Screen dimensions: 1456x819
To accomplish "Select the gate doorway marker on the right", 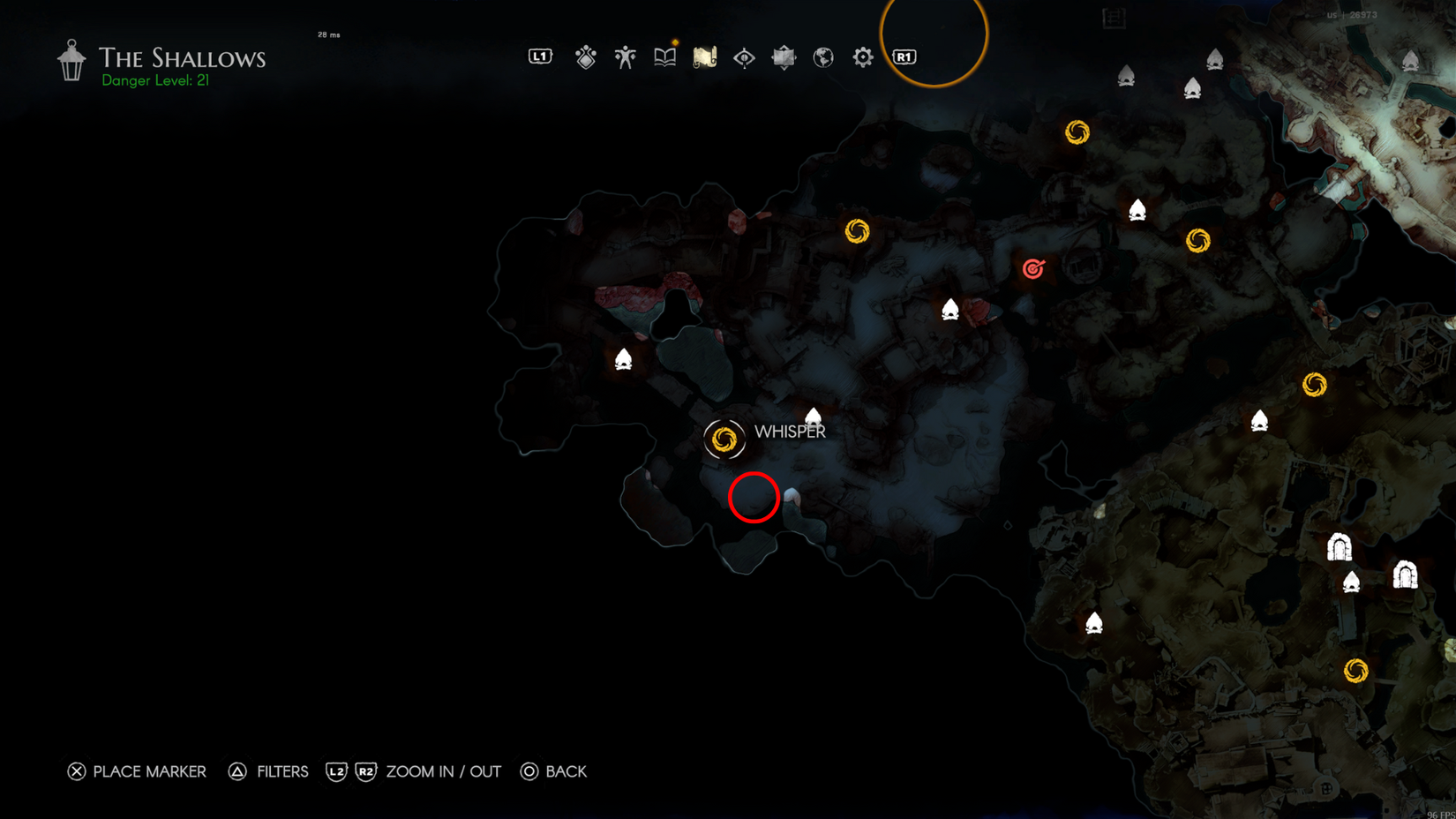I will point(1340,547).
